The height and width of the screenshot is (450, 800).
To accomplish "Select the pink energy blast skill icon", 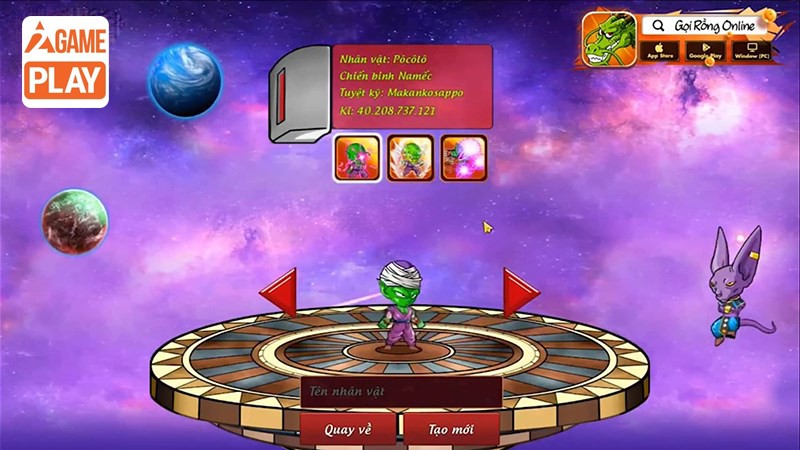I will pos(464,158).
